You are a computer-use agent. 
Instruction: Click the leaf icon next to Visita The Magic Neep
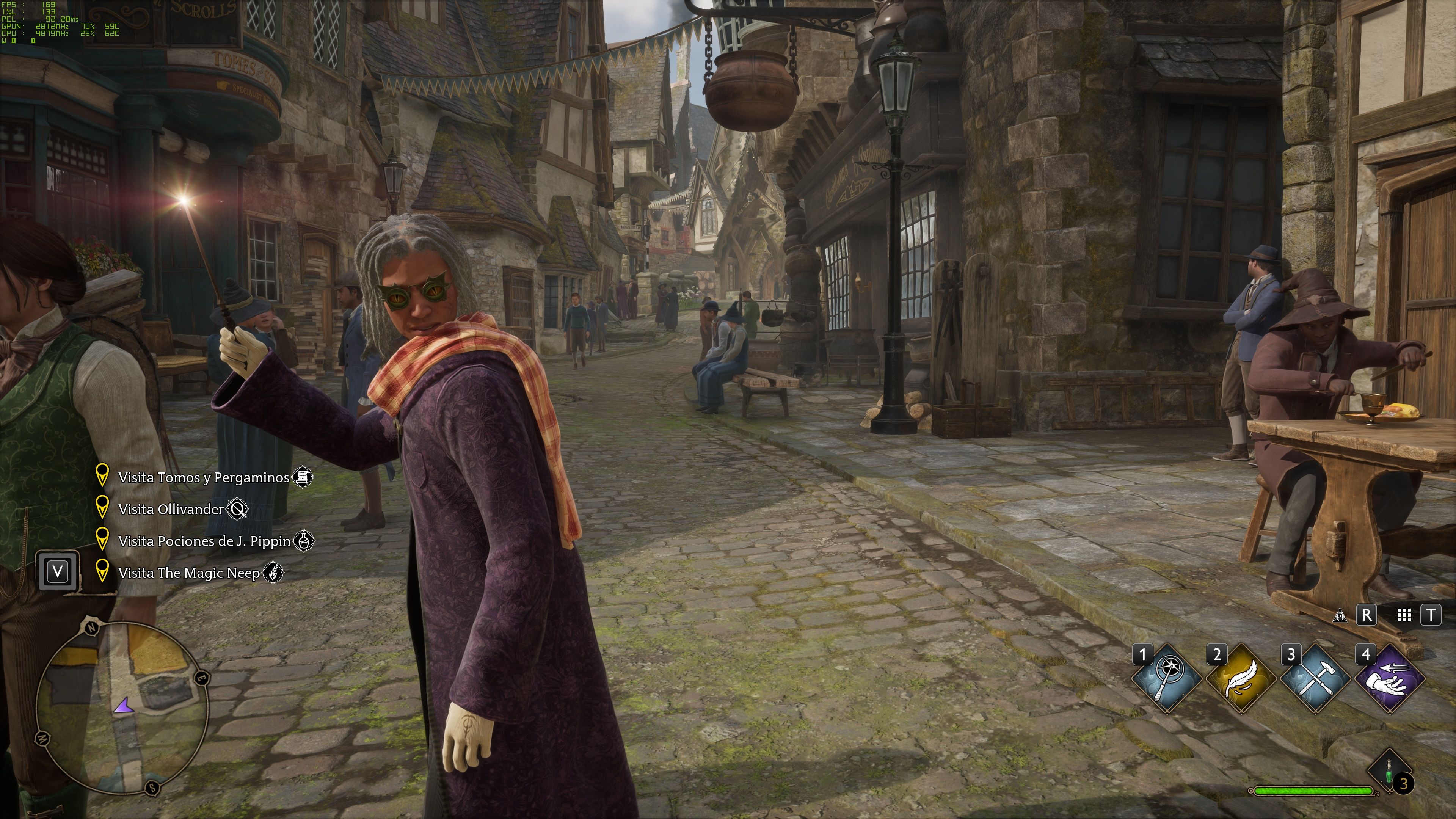pos(273,573)
